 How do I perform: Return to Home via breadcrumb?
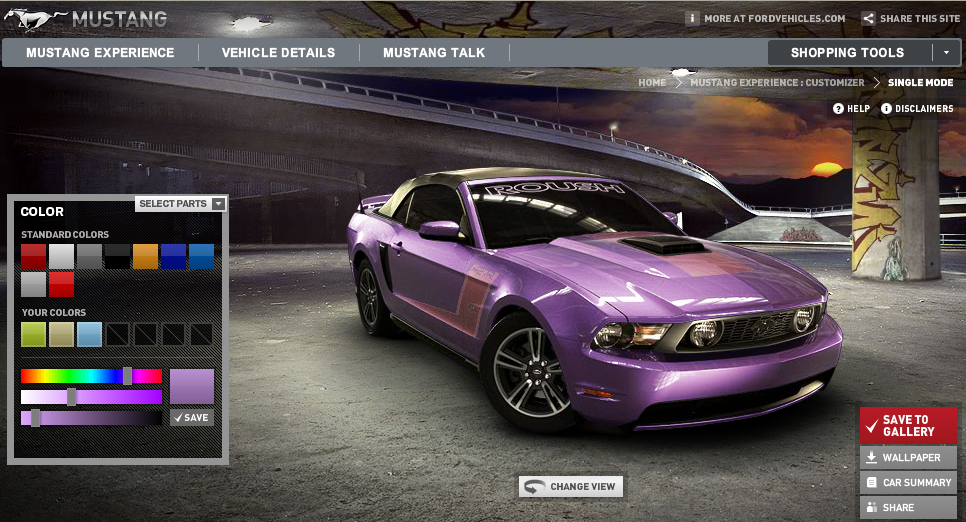652,83
